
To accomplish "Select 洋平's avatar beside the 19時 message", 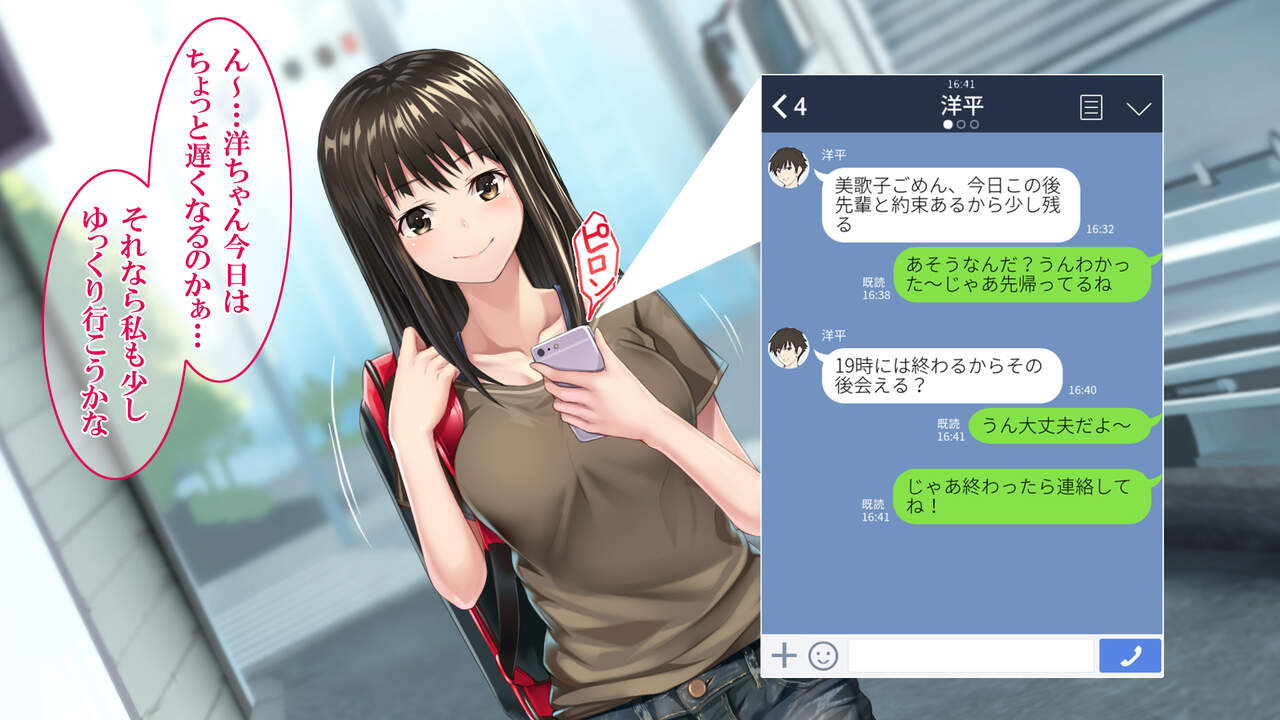I will [x=788, y=347].
